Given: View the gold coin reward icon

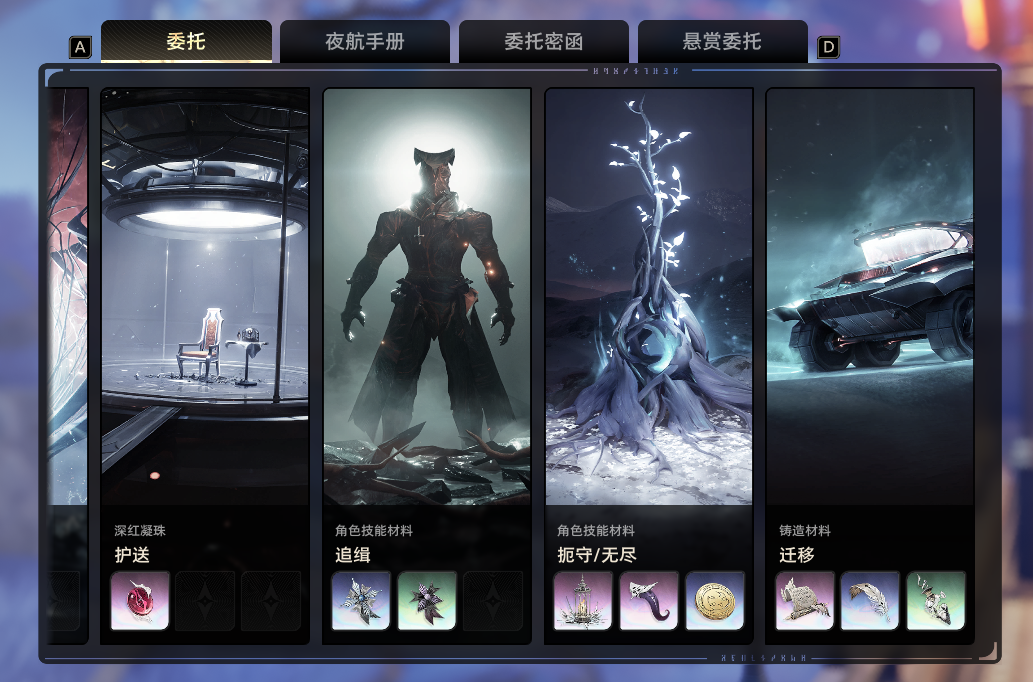Looking at the screenshot, I should [x=715, y=601].
